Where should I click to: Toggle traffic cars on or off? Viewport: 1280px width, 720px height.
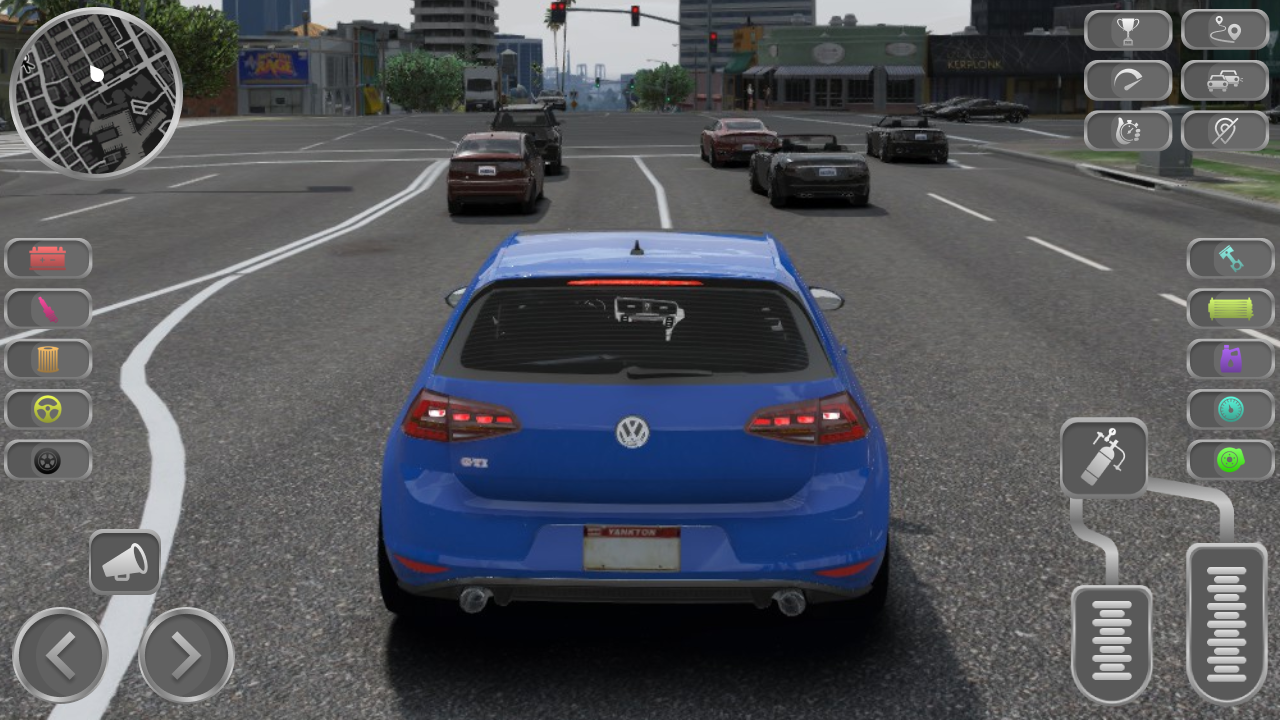(x=1224, y=80)
